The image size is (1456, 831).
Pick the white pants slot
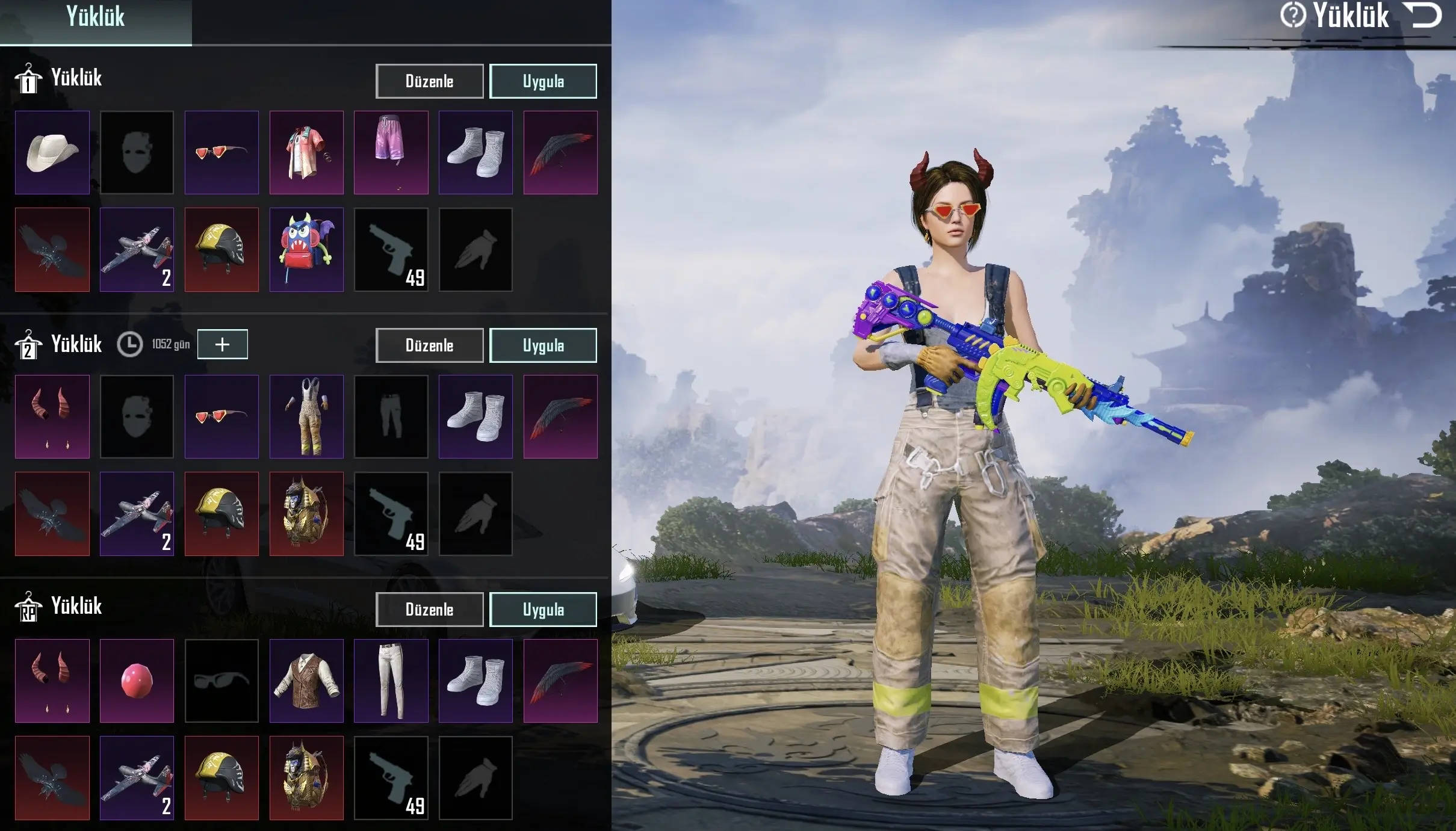click(x=391, y=681)
